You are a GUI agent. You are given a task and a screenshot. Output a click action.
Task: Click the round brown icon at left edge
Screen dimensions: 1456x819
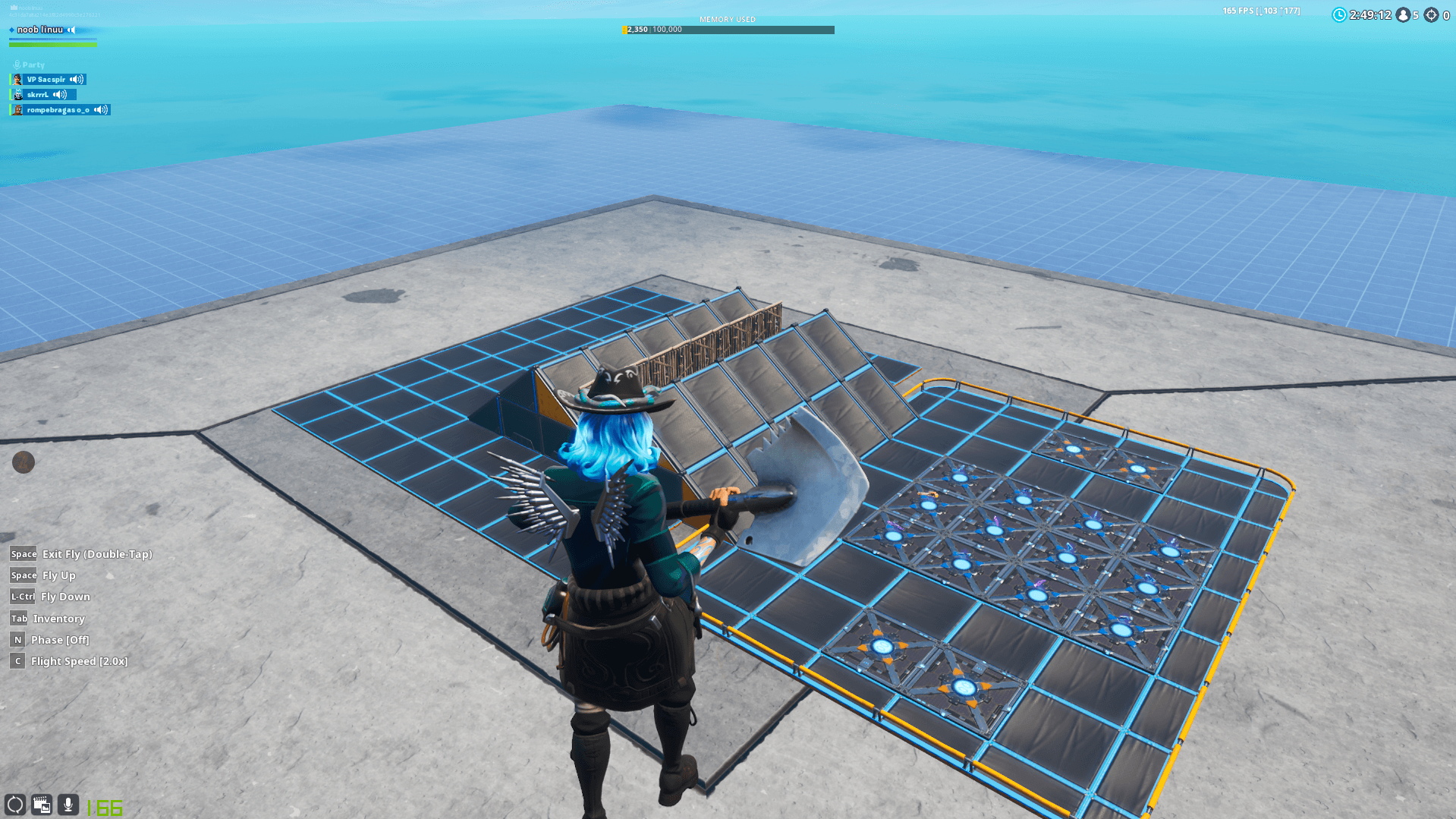pos(24,462)
